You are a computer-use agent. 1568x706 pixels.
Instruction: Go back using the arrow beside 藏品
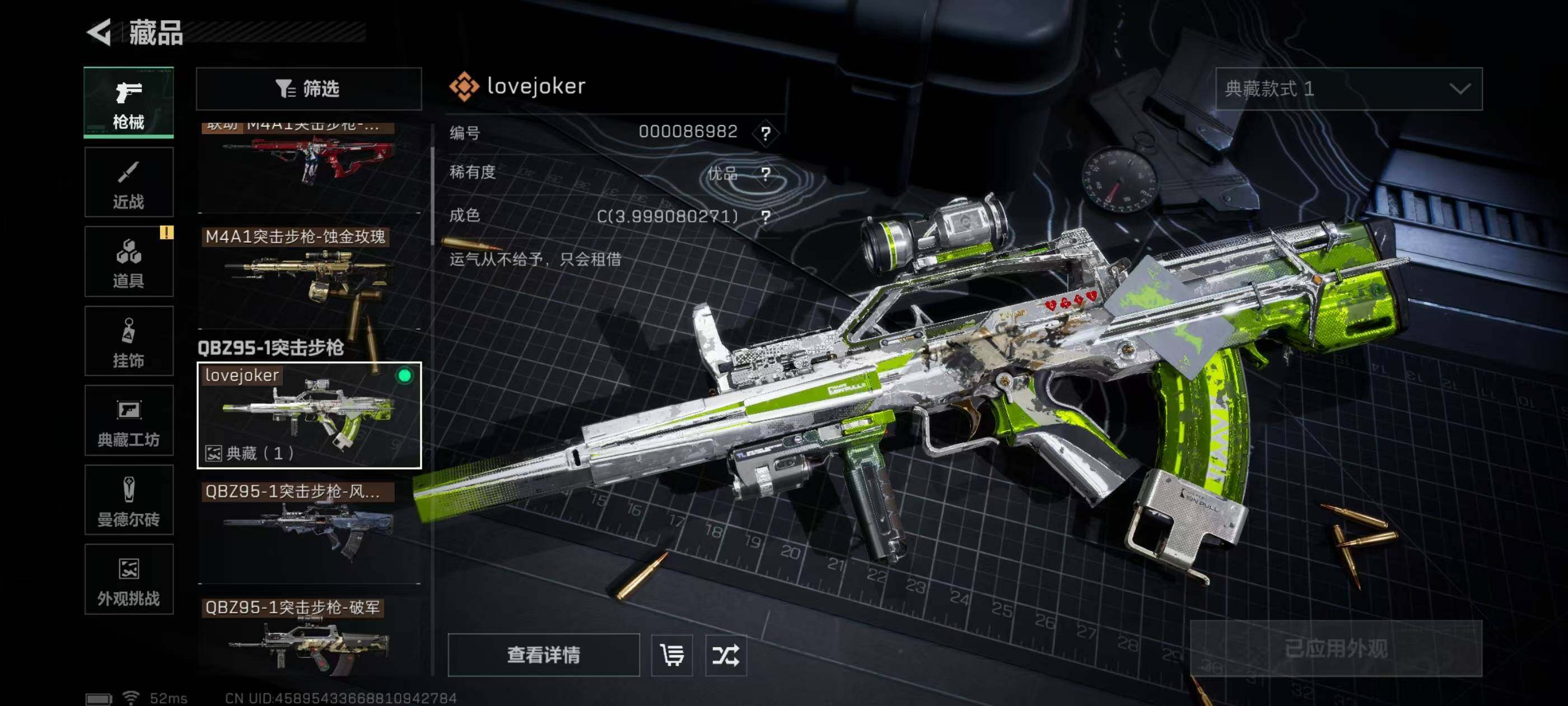100,32
